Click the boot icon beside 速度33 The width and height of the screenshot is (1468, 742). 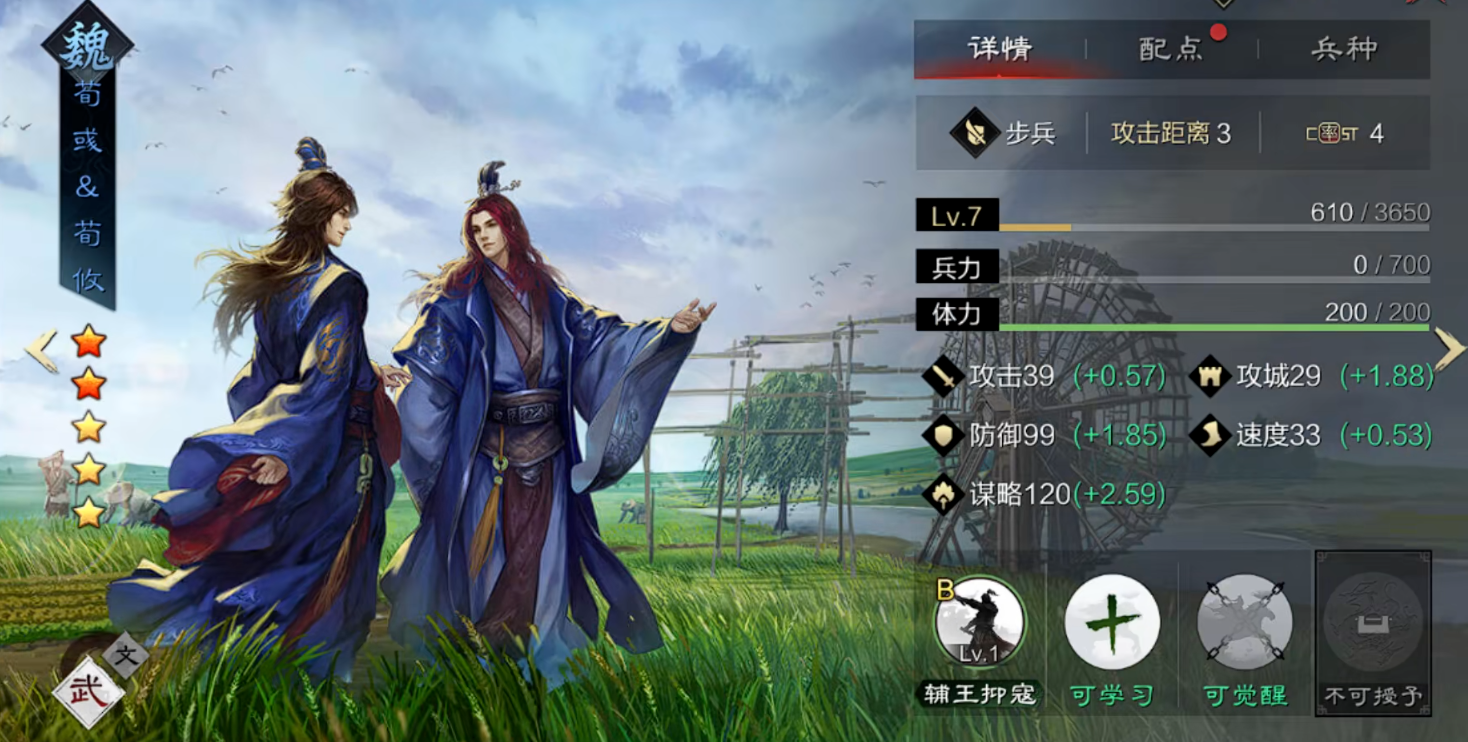click(1212, 437)
